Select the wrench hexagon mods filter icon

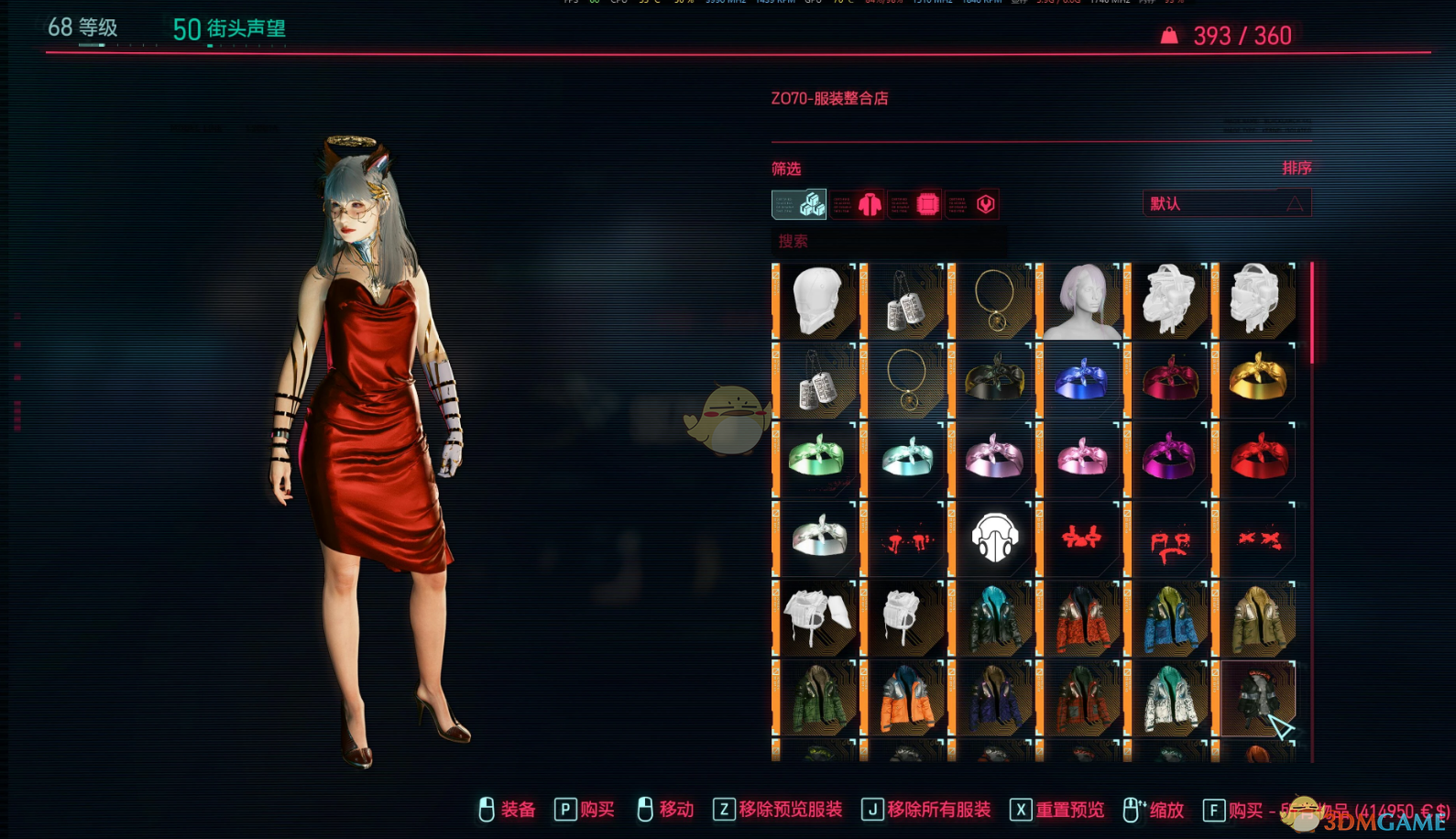[985, 204]
